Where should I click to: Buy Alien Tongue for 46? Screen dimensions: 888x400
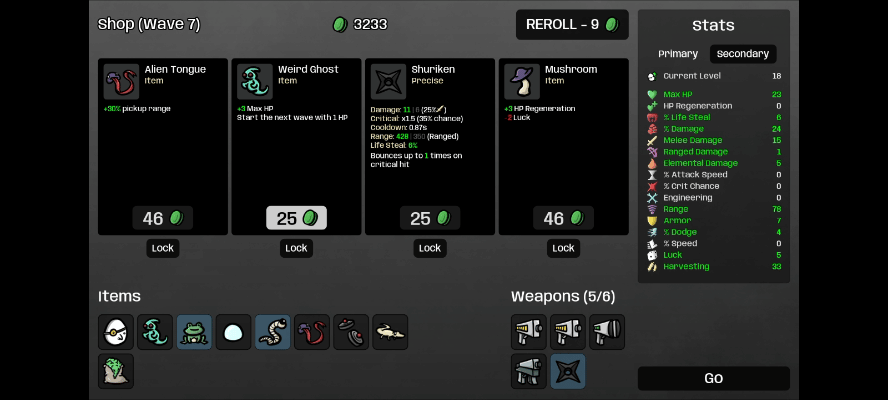(x=163, y=218)
